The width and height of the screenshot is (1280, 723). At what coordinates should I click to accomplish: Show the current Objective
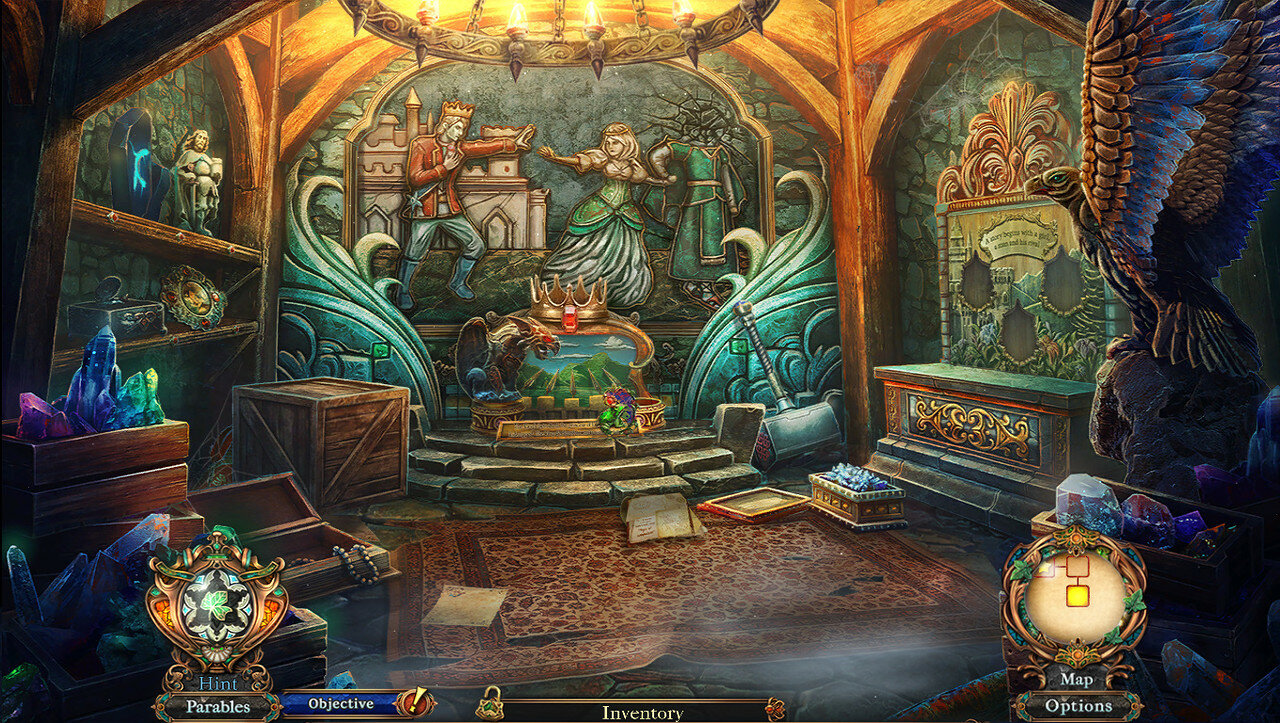click(340, 704)
